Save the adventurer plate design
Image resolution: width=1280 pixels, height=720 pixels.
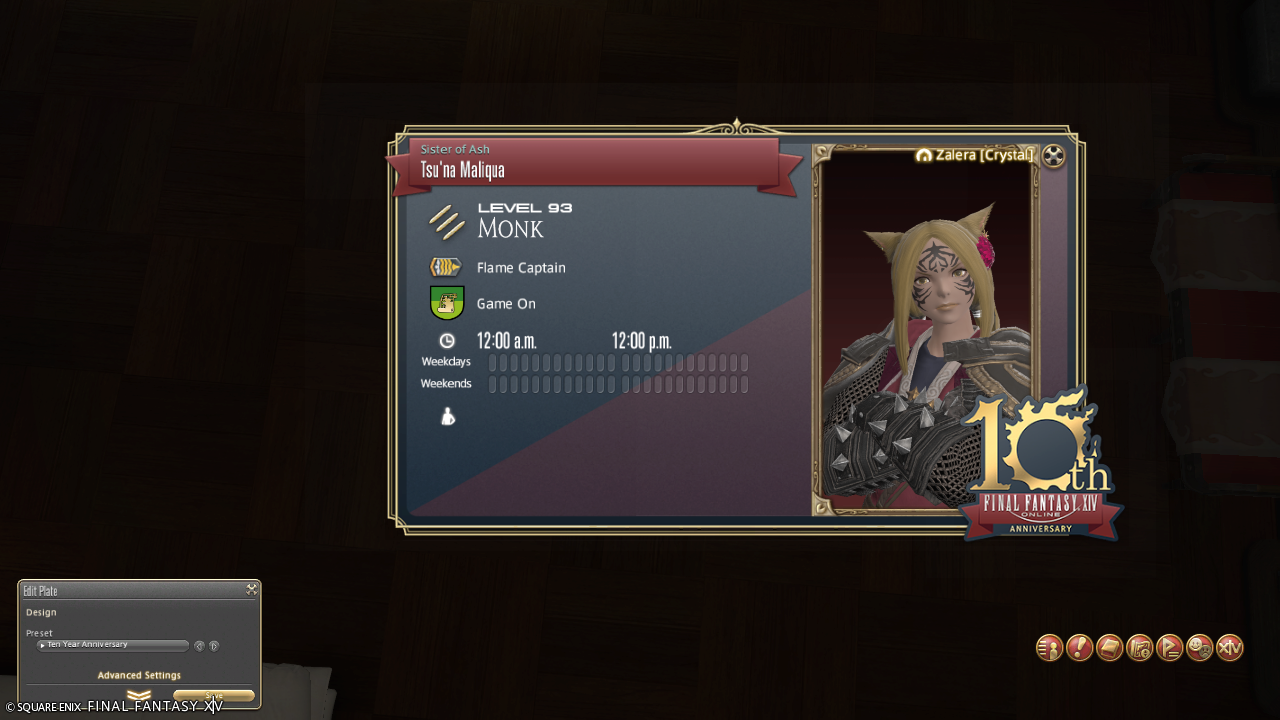point(213,696)
